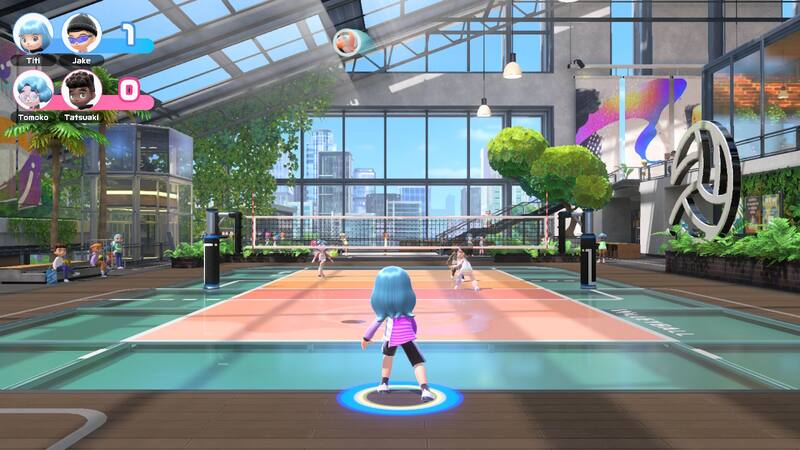Select Titi's player portrait

coord(33,32)
